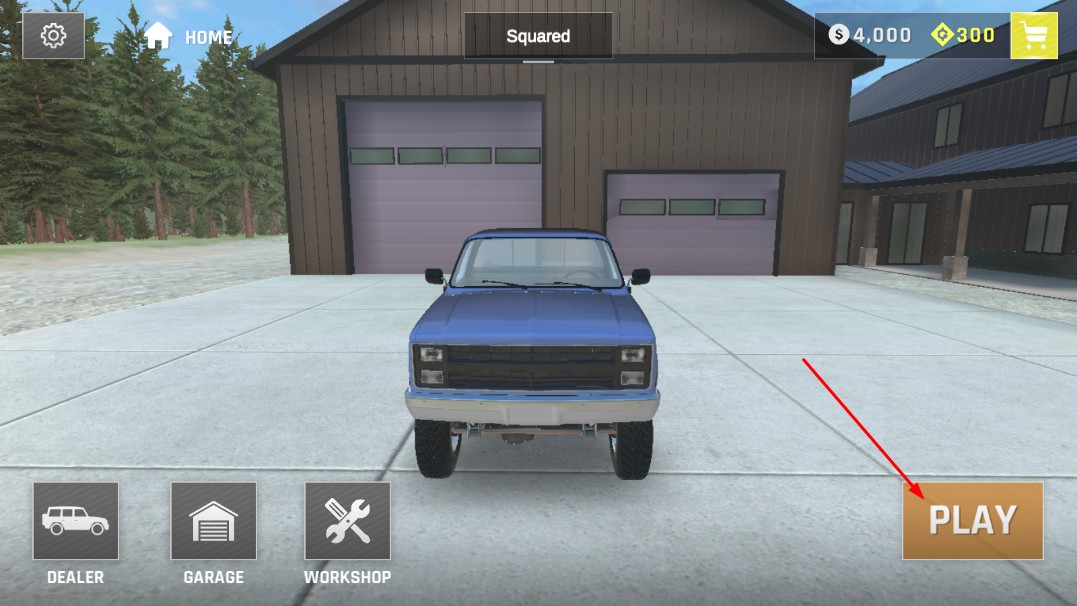The width and height of the screenshot is (1077, 606).
Task: Open the Dealer vehicle shop
Action: click(76, 521)
